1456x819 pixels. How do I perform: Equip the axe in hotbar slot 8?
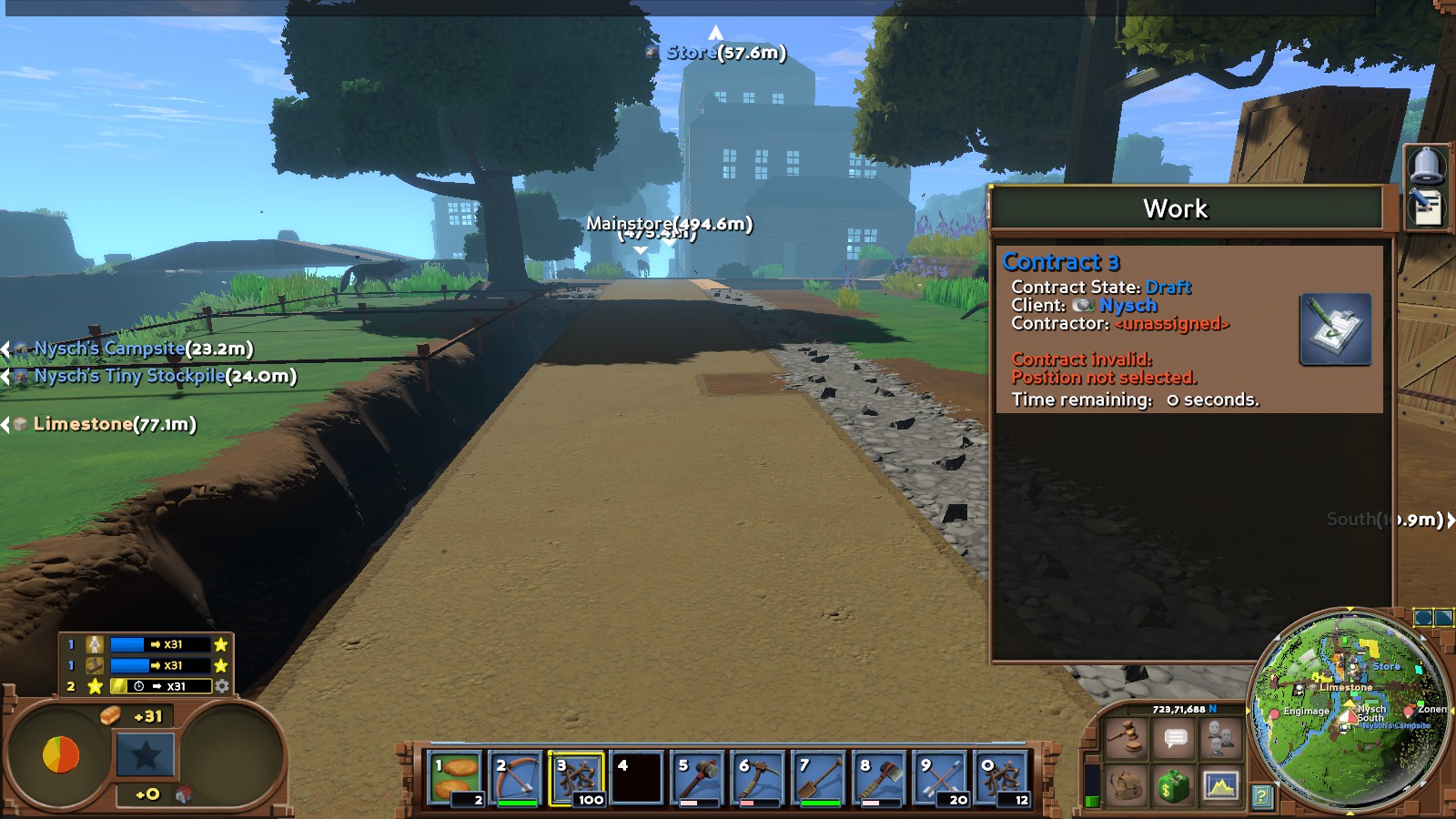[x=880, y=779]
